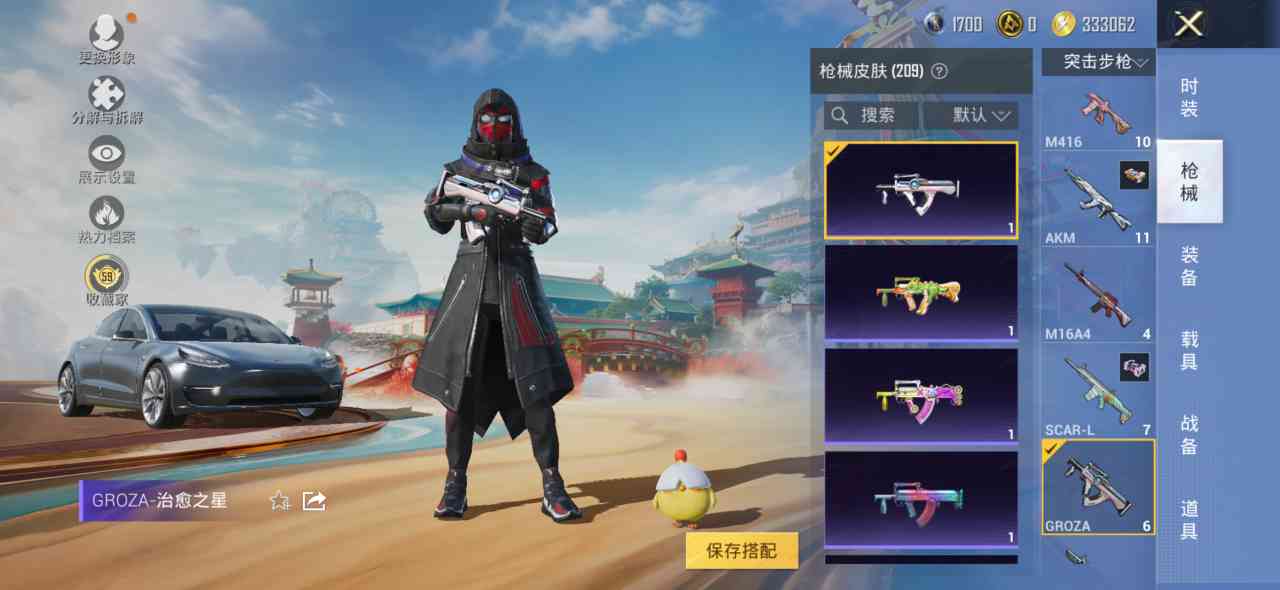Image resolution: width=1280 pixels, height=590 pixels.
Task: Click the 保存搭配 save outfit button
Action: point(741,550)
